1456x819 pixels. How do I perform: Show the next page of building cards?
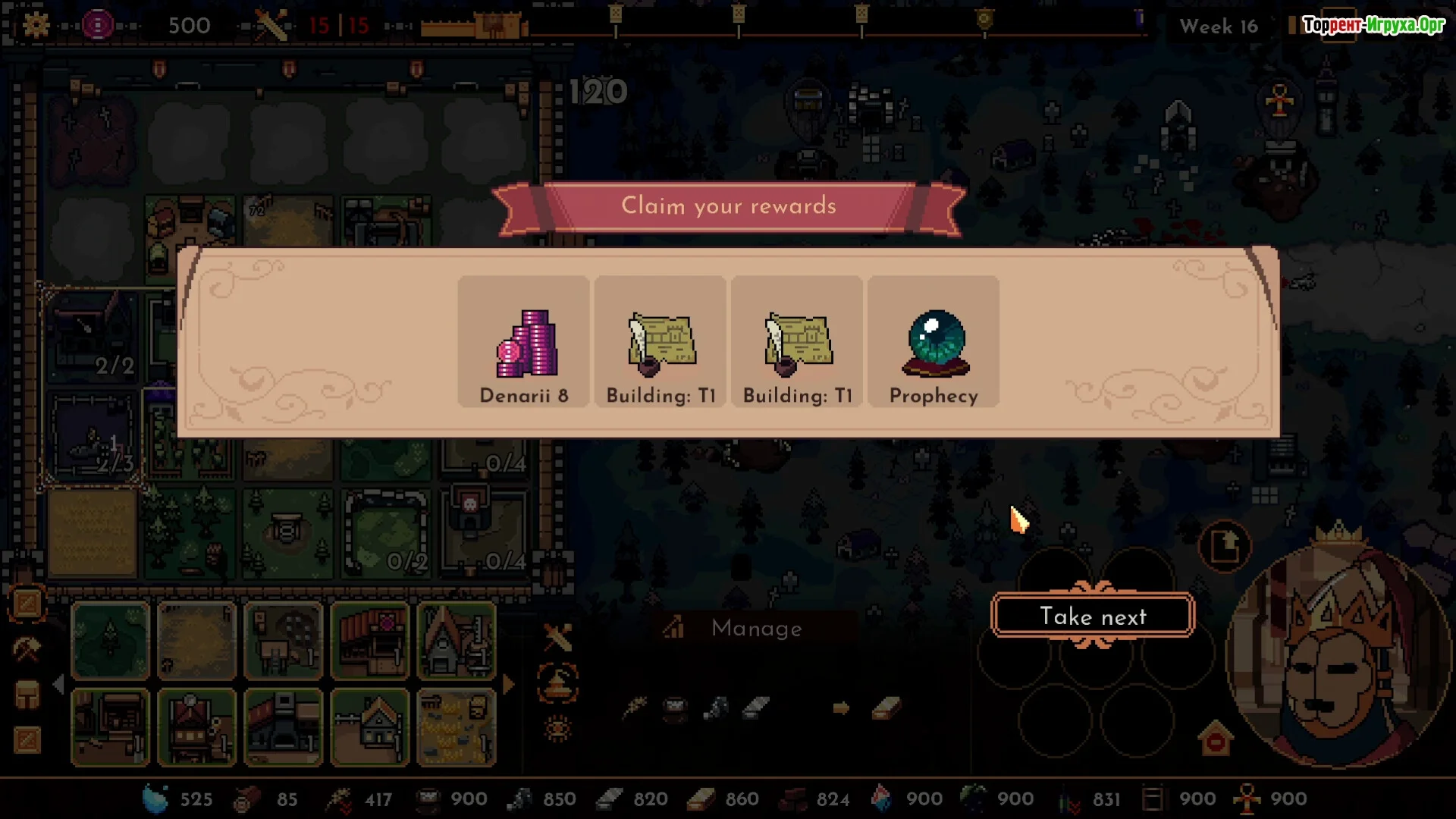point(509,685)
